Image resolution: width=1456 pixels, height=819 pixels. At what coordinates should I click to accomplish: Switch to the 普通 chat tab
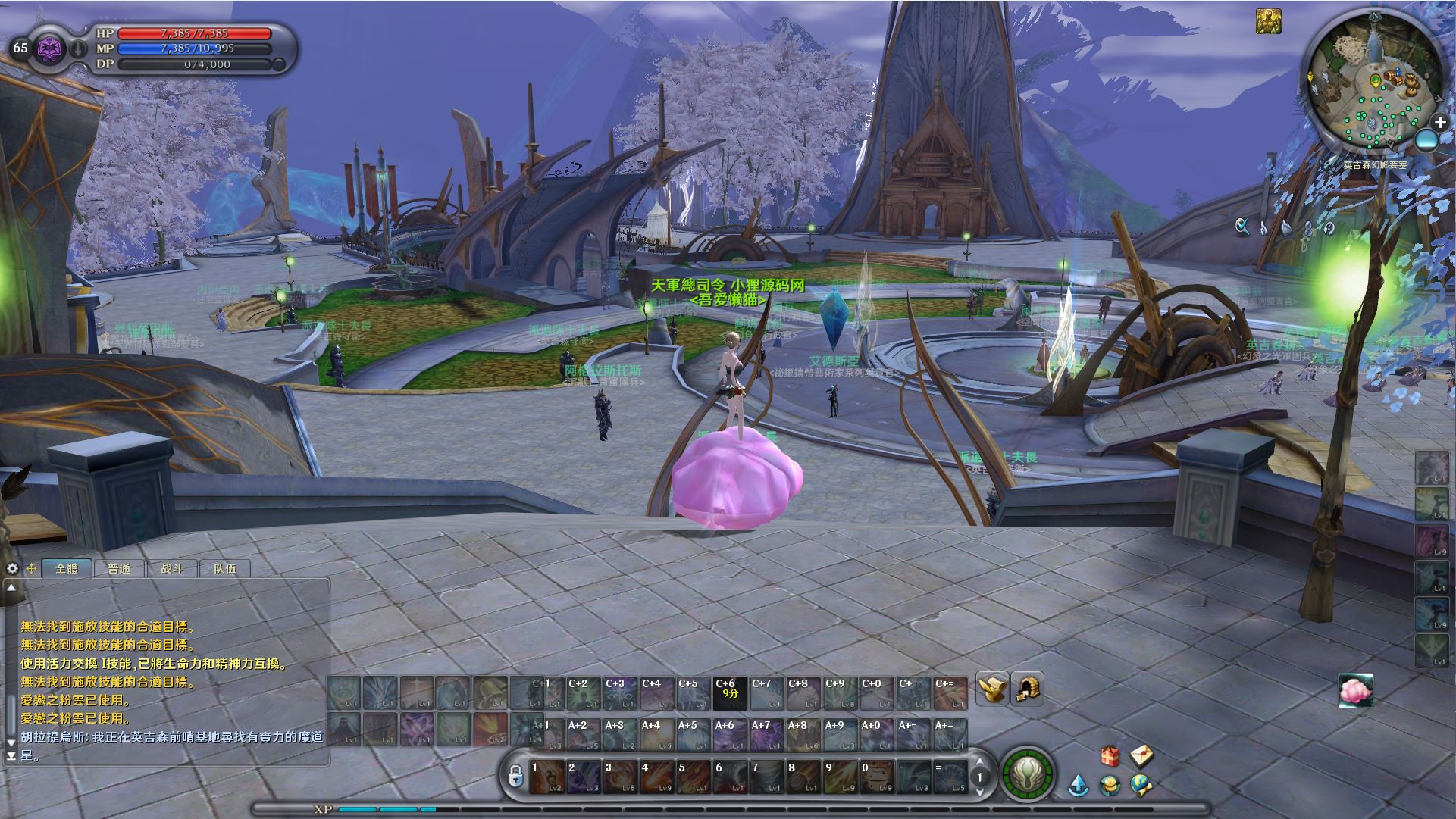tap(119, 568)
